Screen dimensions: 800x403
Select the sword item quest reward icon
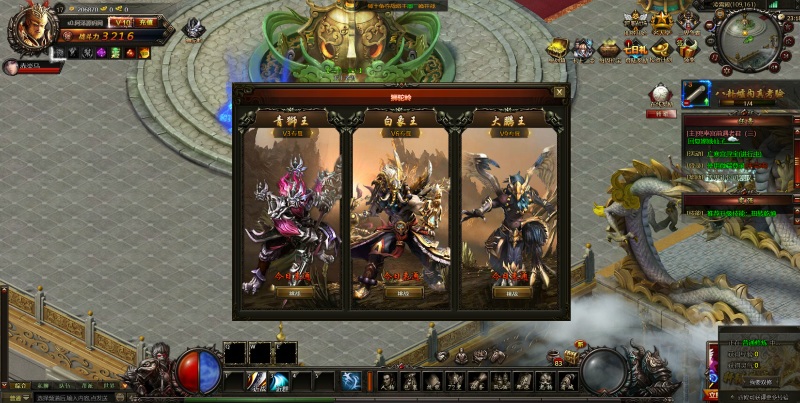696,93
